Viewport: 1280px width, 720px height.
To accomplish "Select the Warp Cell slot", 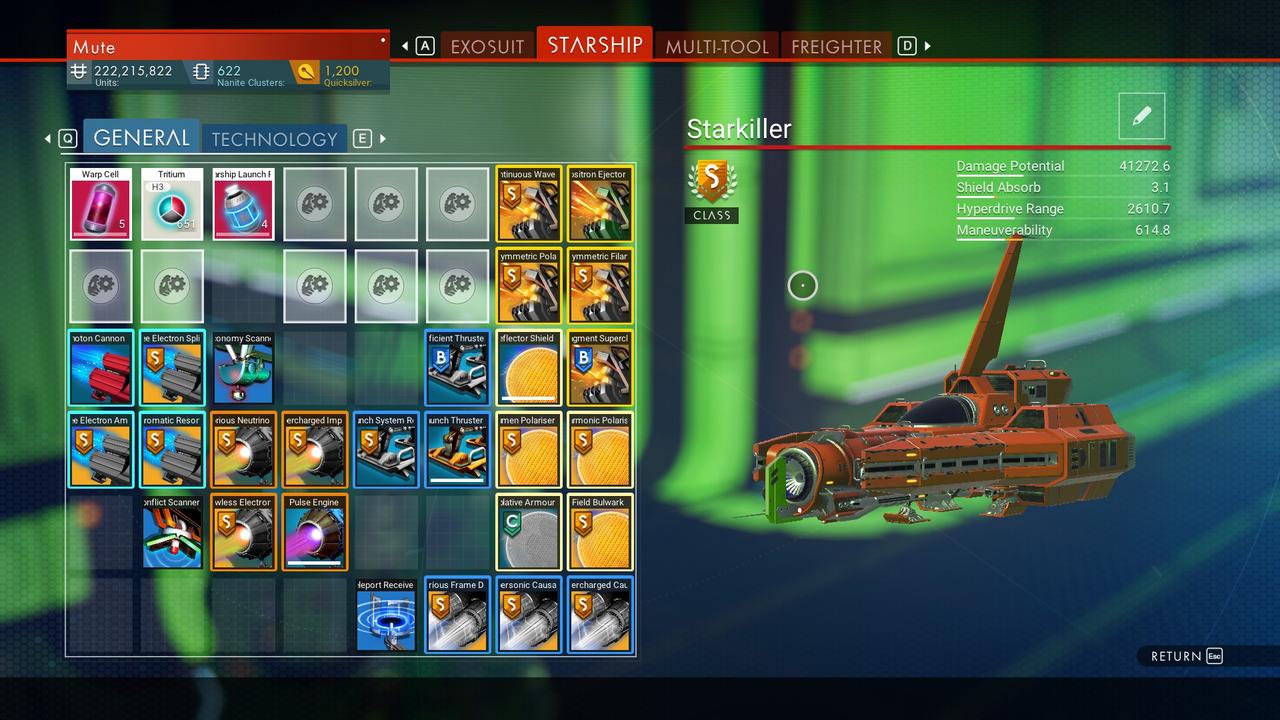I will [x=100, y=204].
